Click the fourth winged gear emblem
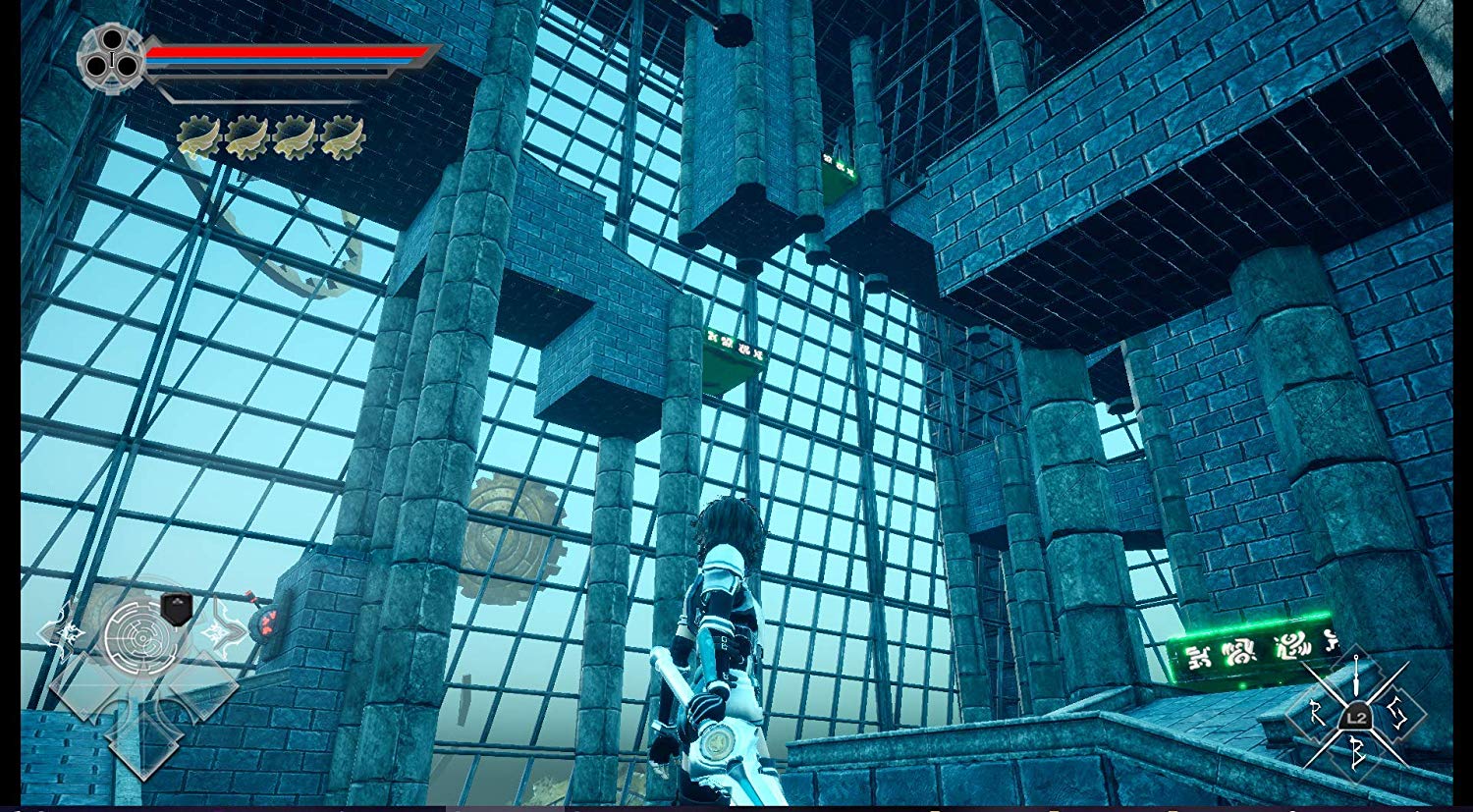The height and width of the screenshot is (812, 1473). pyautogui.click(x=342, y=138)
